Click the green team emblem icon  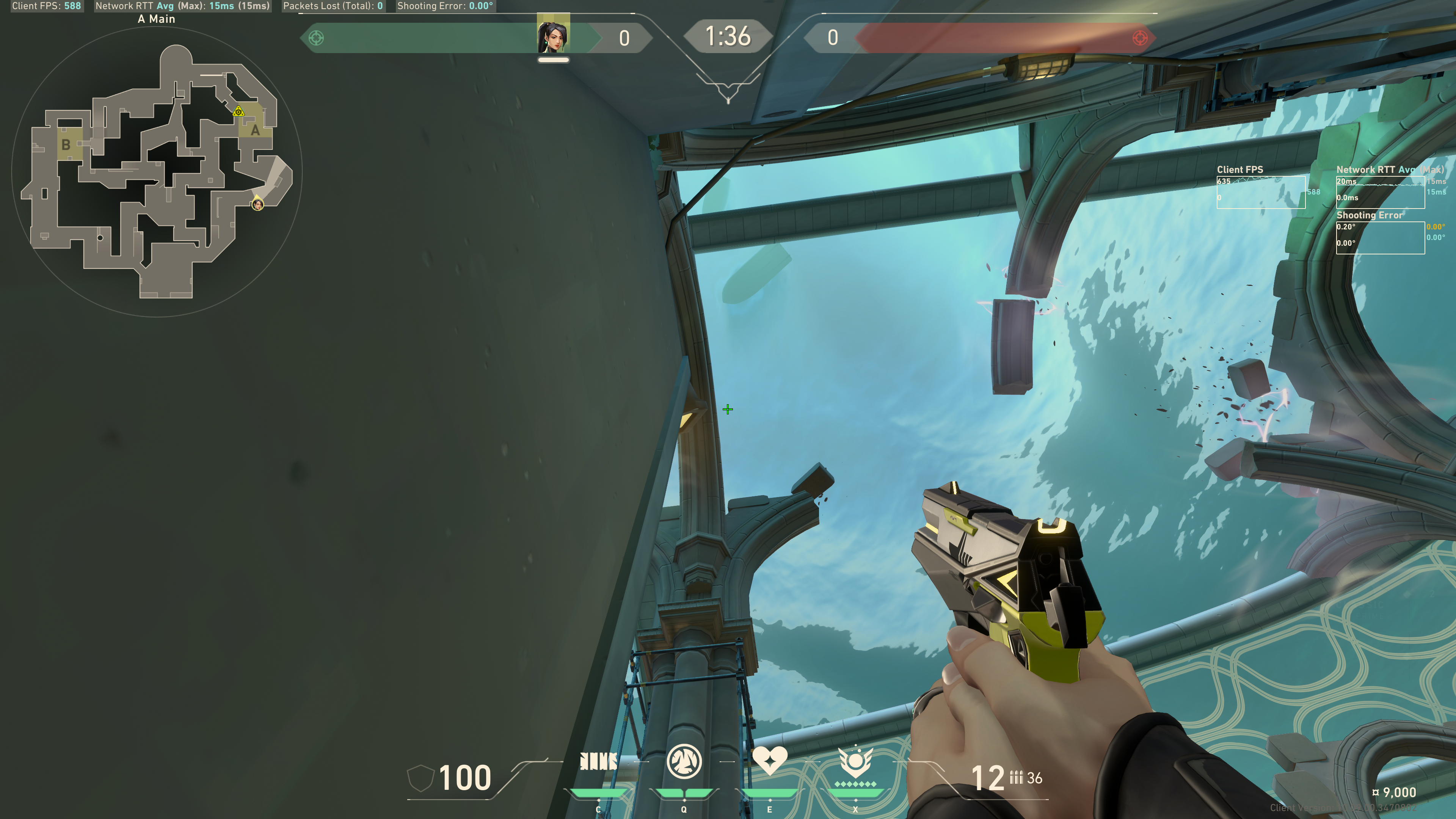[317, 38]
